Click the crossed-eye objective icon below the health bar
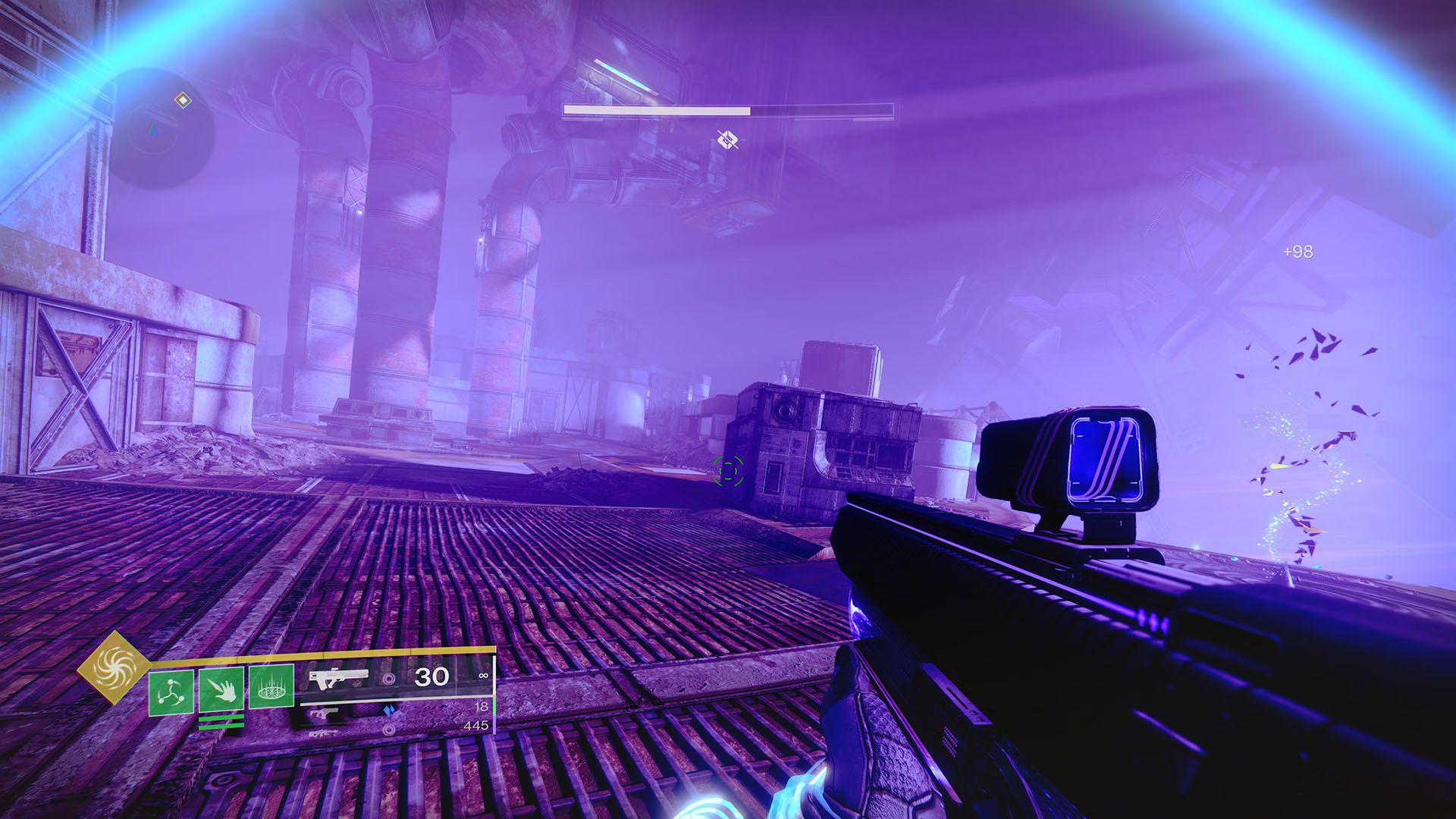The image size is (1456, 819). click(x=729, y=140)
